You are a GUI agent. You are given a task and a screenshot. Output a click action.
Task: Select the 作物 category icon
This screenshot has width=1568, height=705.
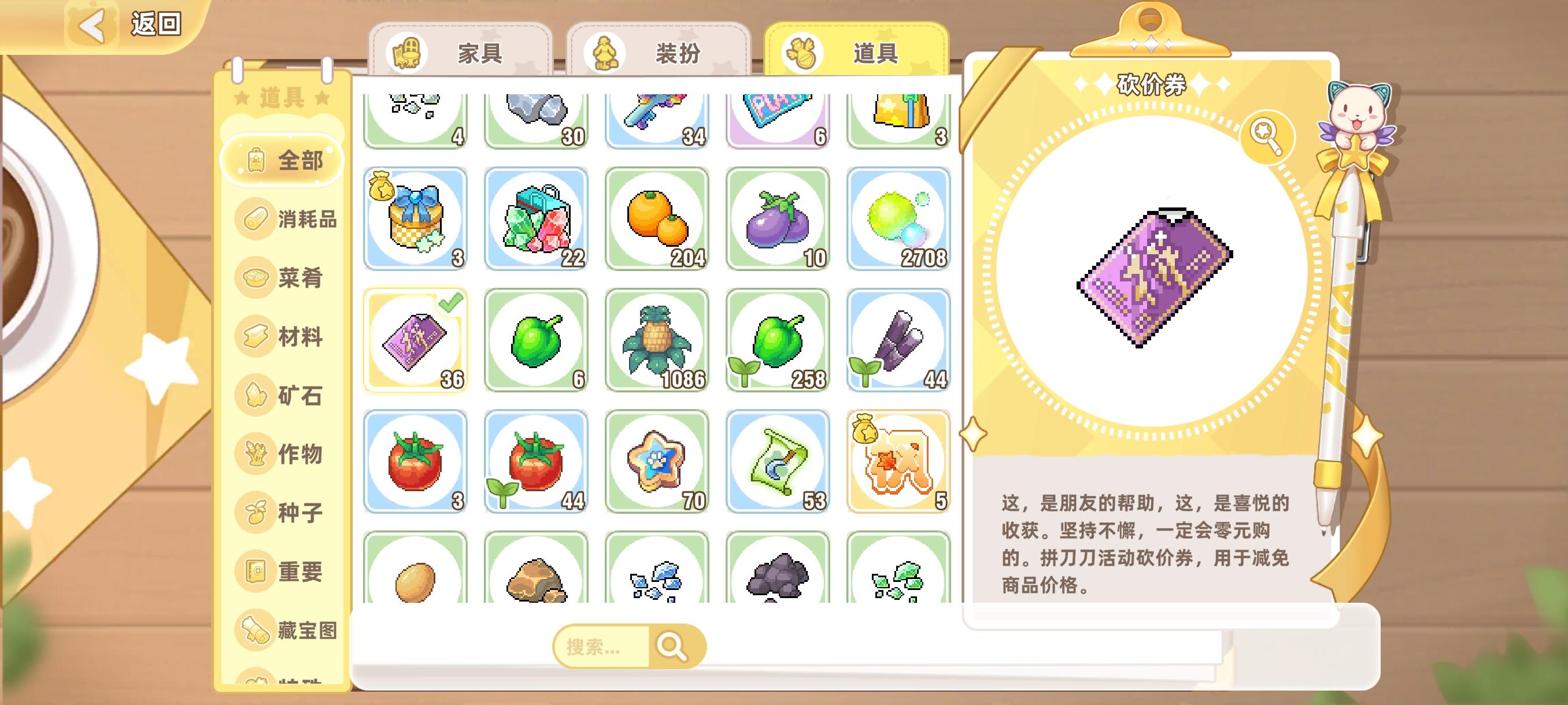tap(286, 452)
